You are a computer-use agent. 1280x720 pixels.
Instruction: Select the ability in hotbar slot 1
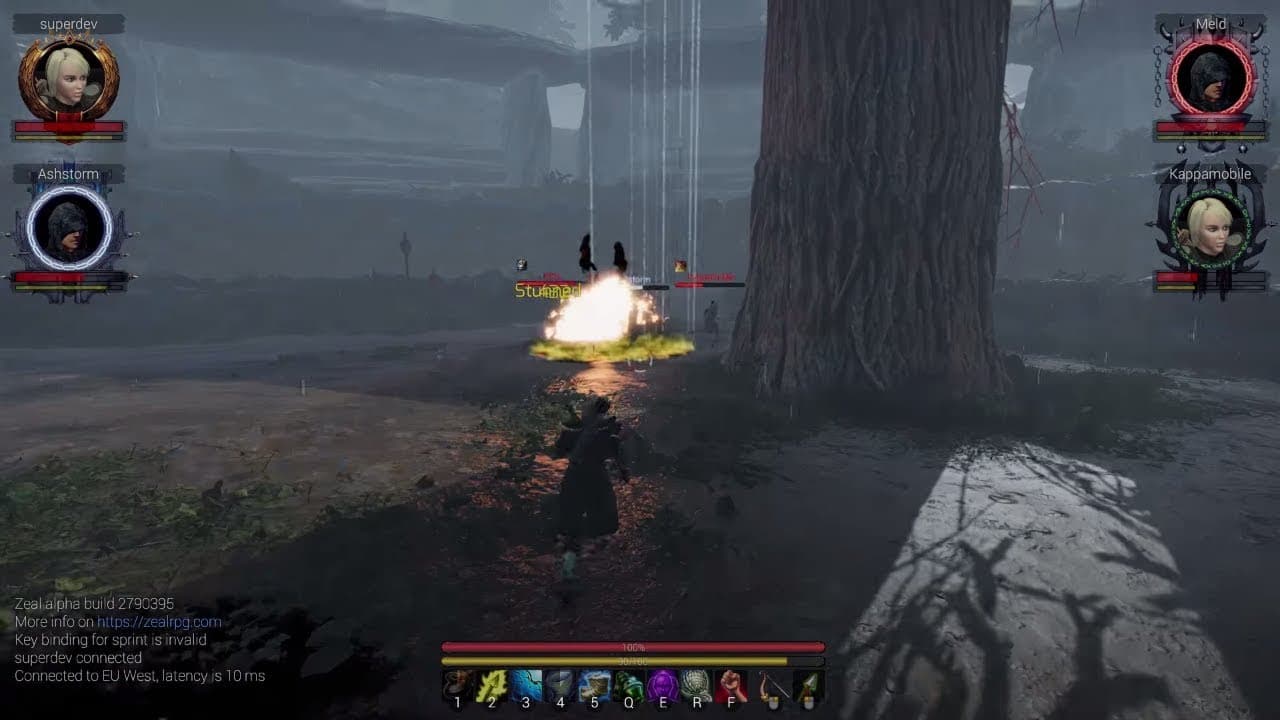[456, 684]
